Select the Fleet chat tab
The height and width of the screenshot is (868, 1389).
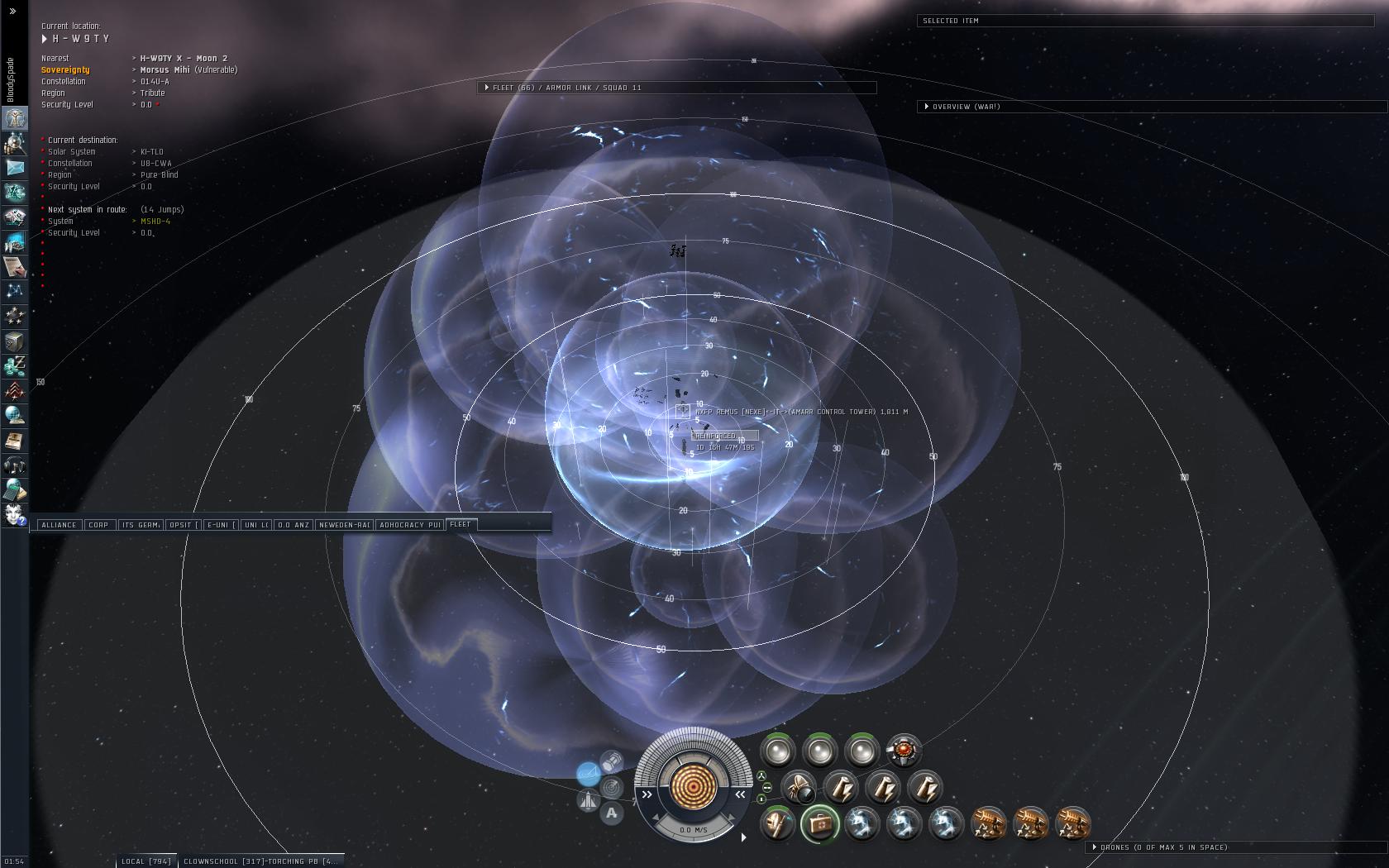pyautogui.click(x=461, y=524)
